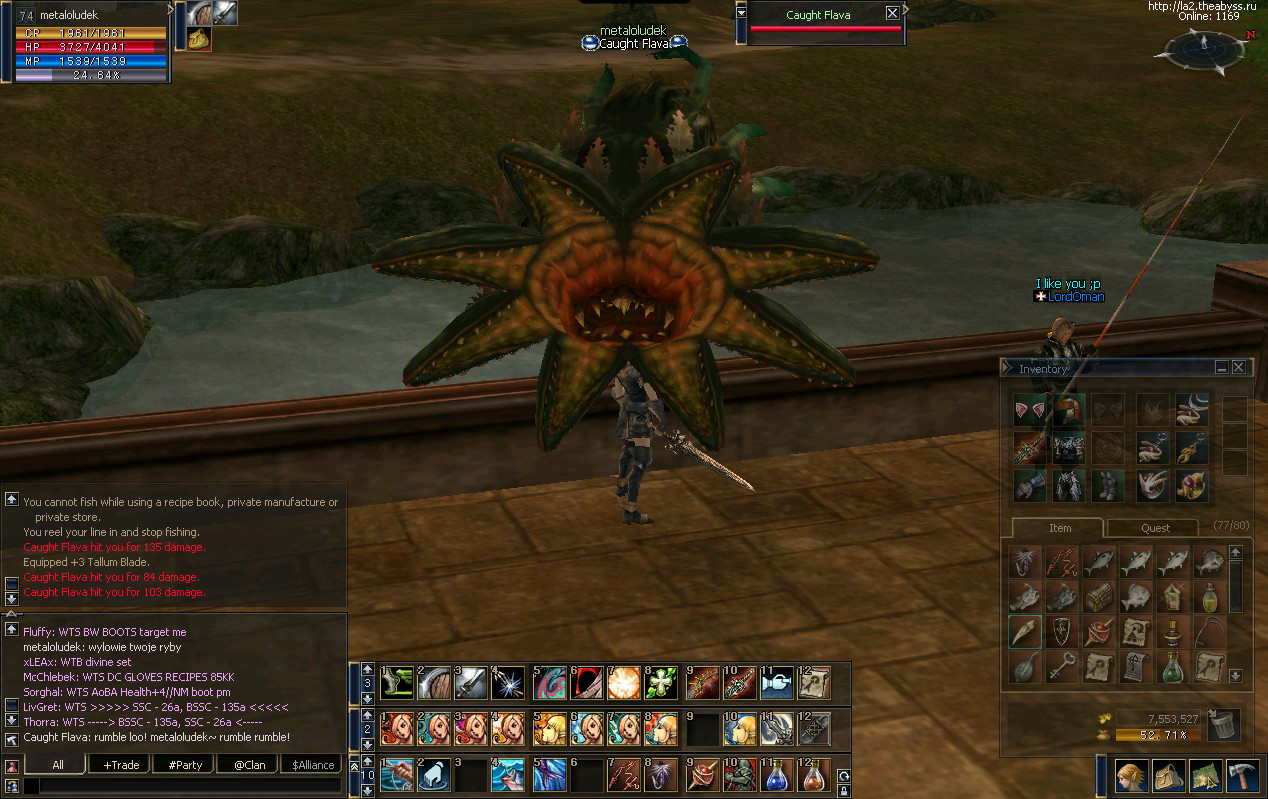Close the Caught Flava target window
This screenshot has height=799, width=1268.
(892, 13)
